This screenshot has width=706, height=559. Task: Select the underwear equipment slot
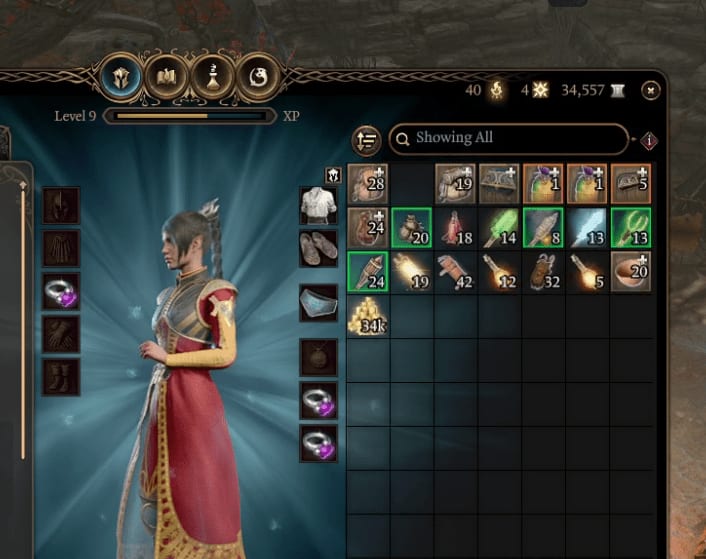pyautogui.click(x=318, y=303)
